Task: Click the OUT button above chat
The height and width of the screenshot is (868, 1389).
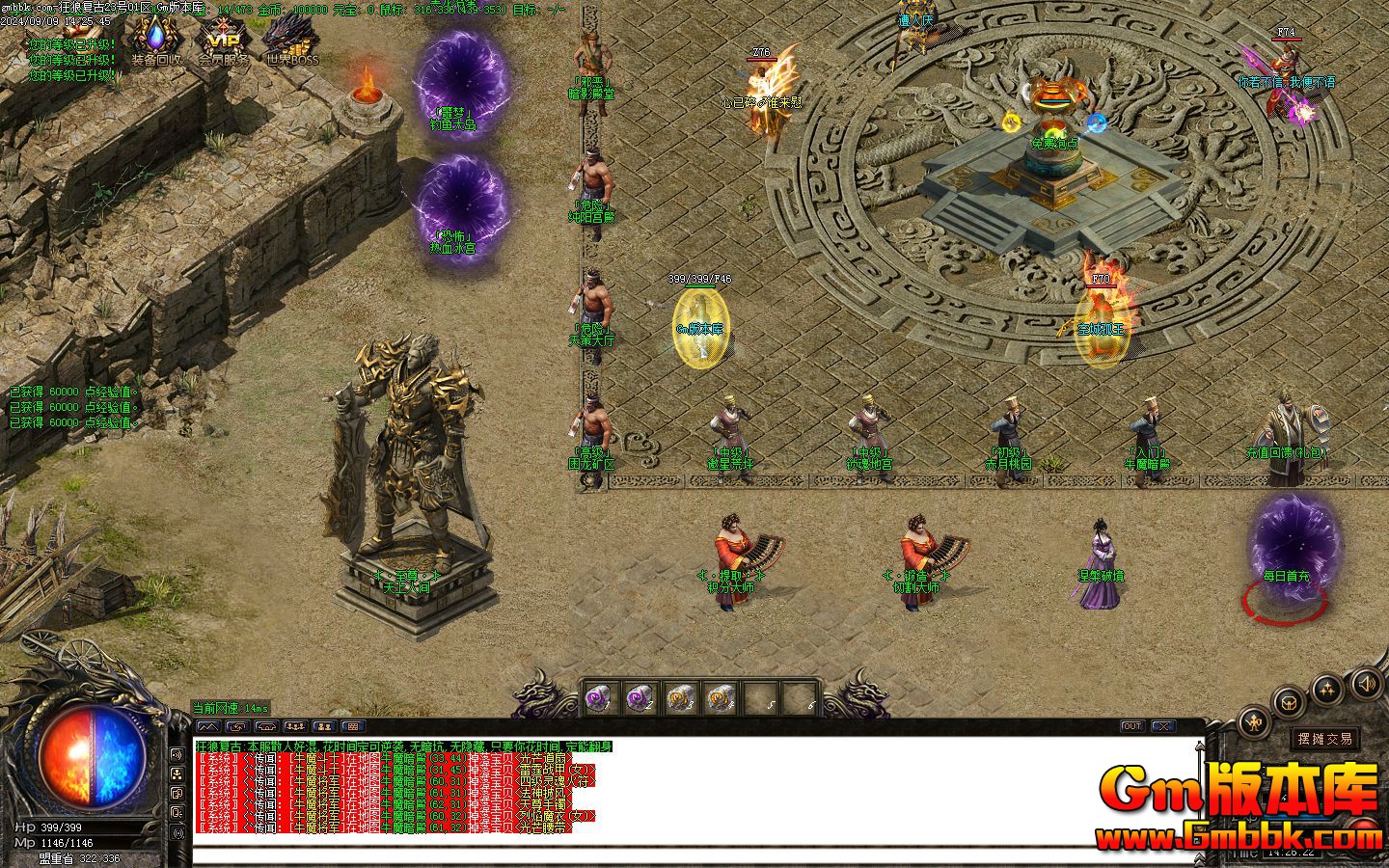Action: point(1131,726)
